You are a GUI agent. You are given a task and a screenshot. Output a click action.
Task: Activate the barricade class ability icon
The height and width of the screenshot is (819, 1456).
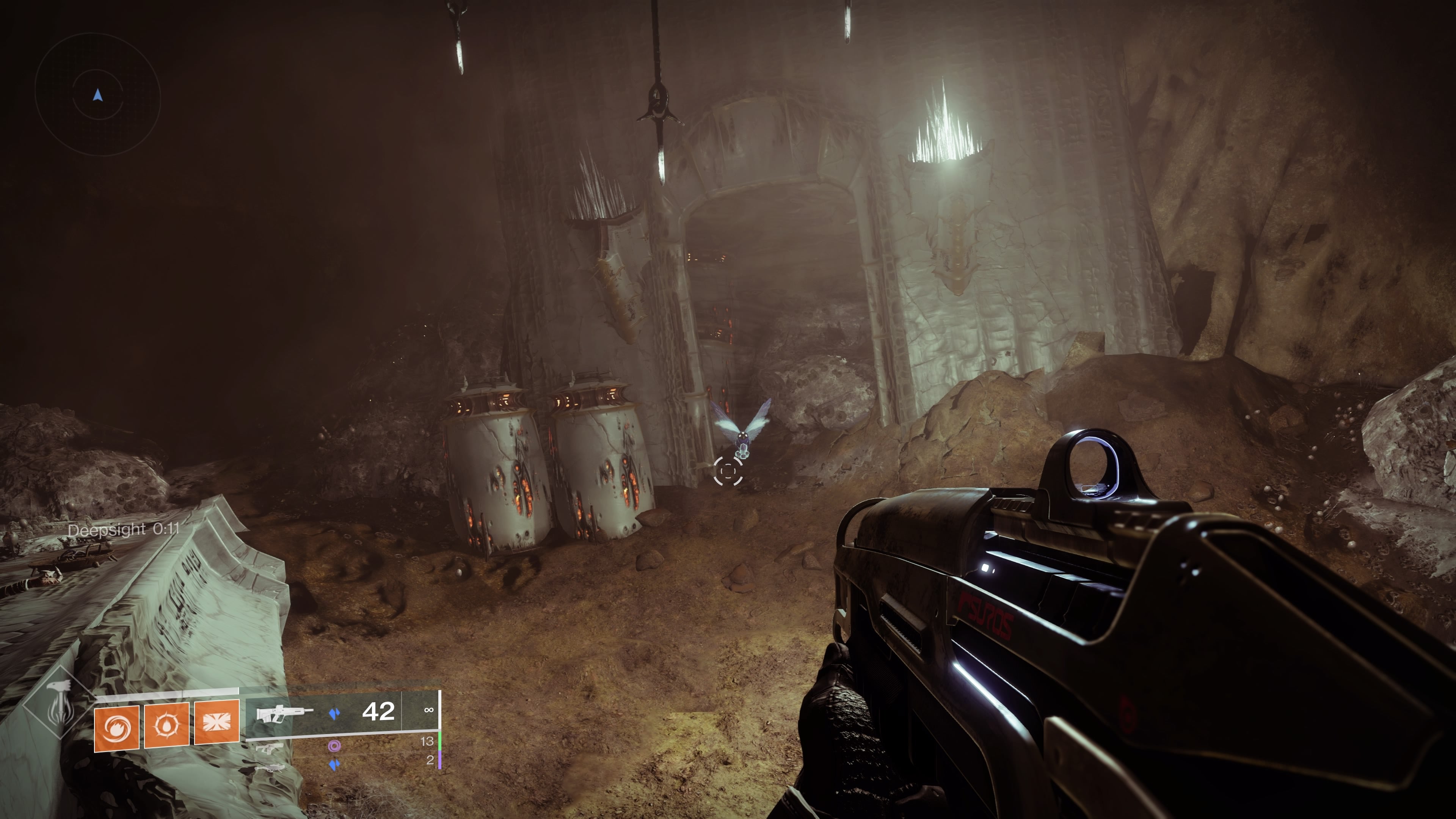[x=217, y=722]
